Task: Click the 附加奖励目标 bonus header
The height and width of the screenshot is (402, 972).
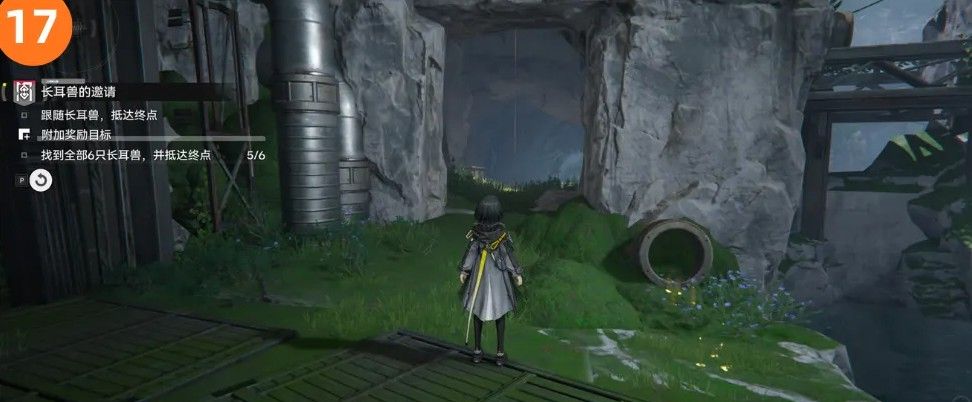Action: [x=75, y=135]
